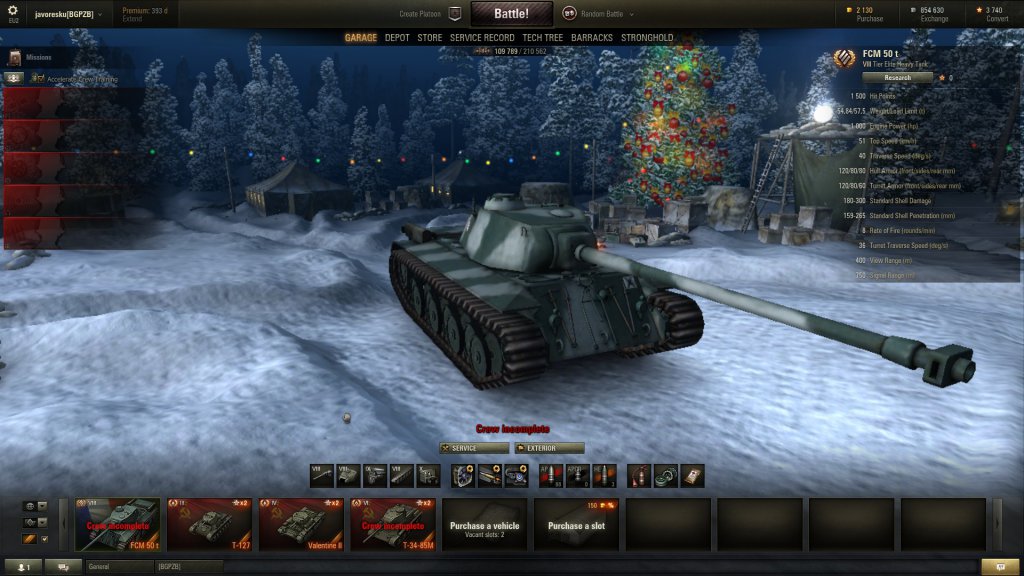Screen dimensions: 1024x576
Task: Show the Tech Tree
Action: pos(542,38)
